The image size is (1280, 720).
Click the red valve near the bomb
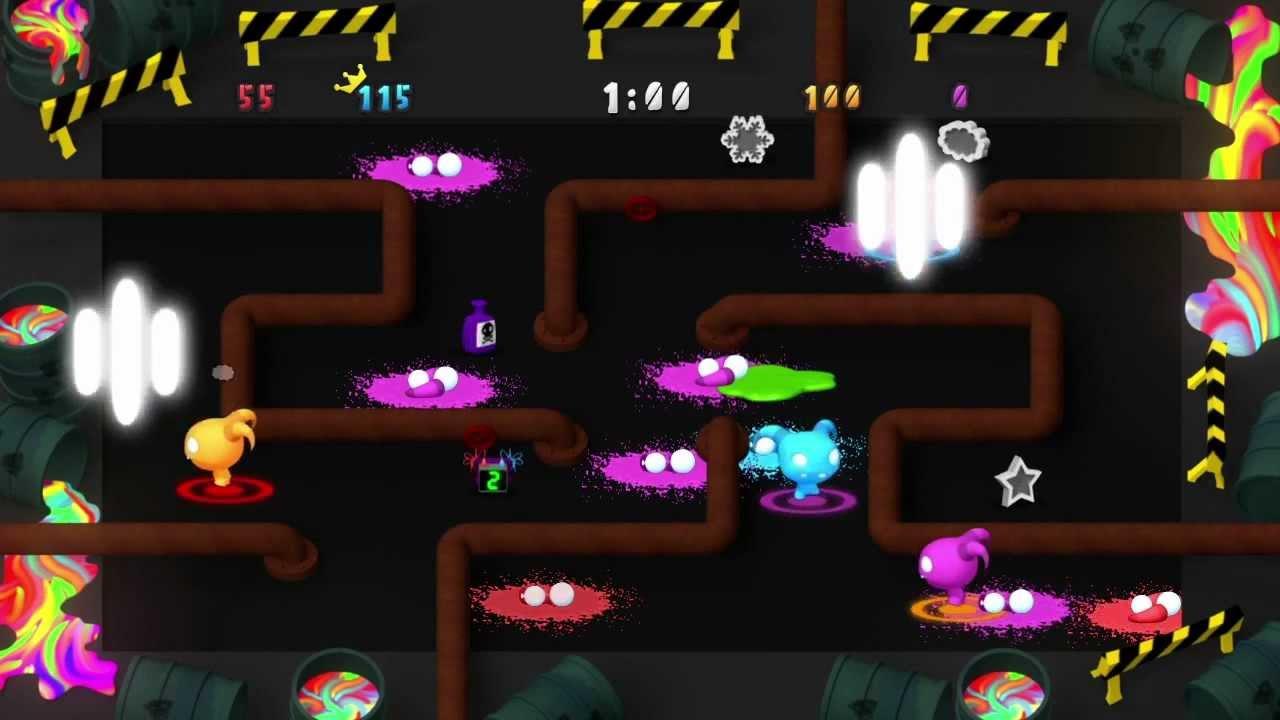tap(477, 434)
